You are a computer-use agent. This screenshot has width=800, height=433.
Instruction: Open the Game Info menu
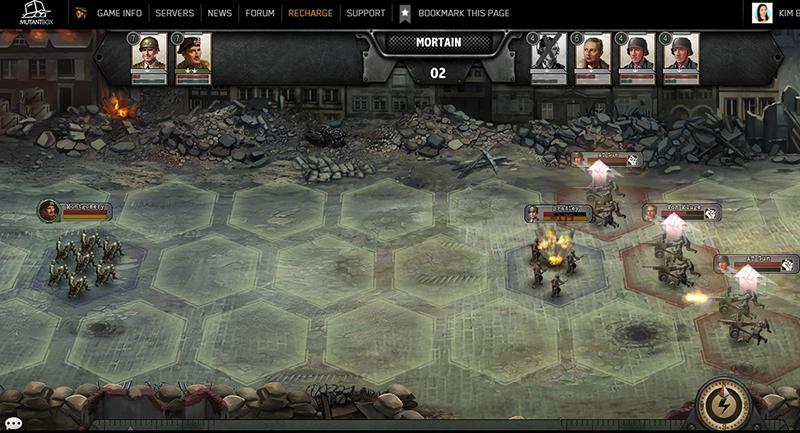tap(120, 13)
